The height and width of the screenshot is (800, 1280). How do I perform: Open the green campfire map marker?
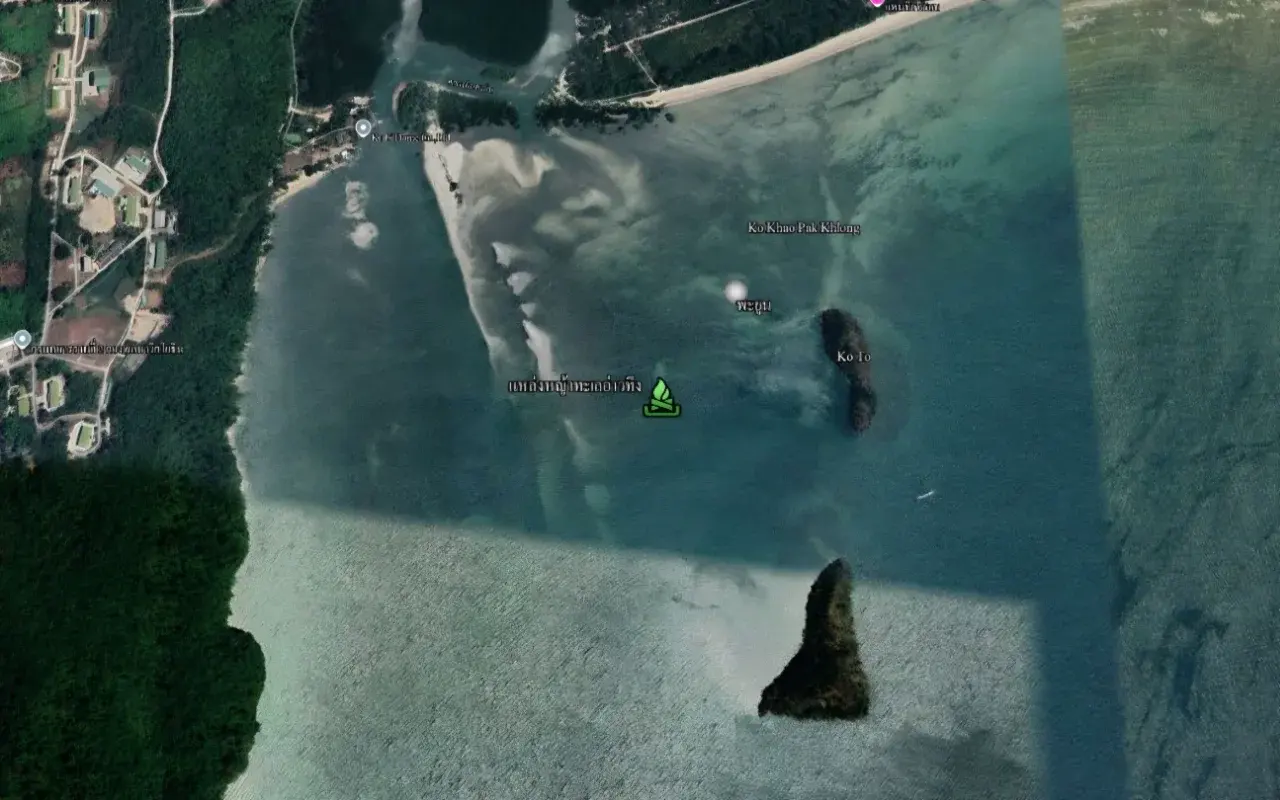click(x=661, y=398)
